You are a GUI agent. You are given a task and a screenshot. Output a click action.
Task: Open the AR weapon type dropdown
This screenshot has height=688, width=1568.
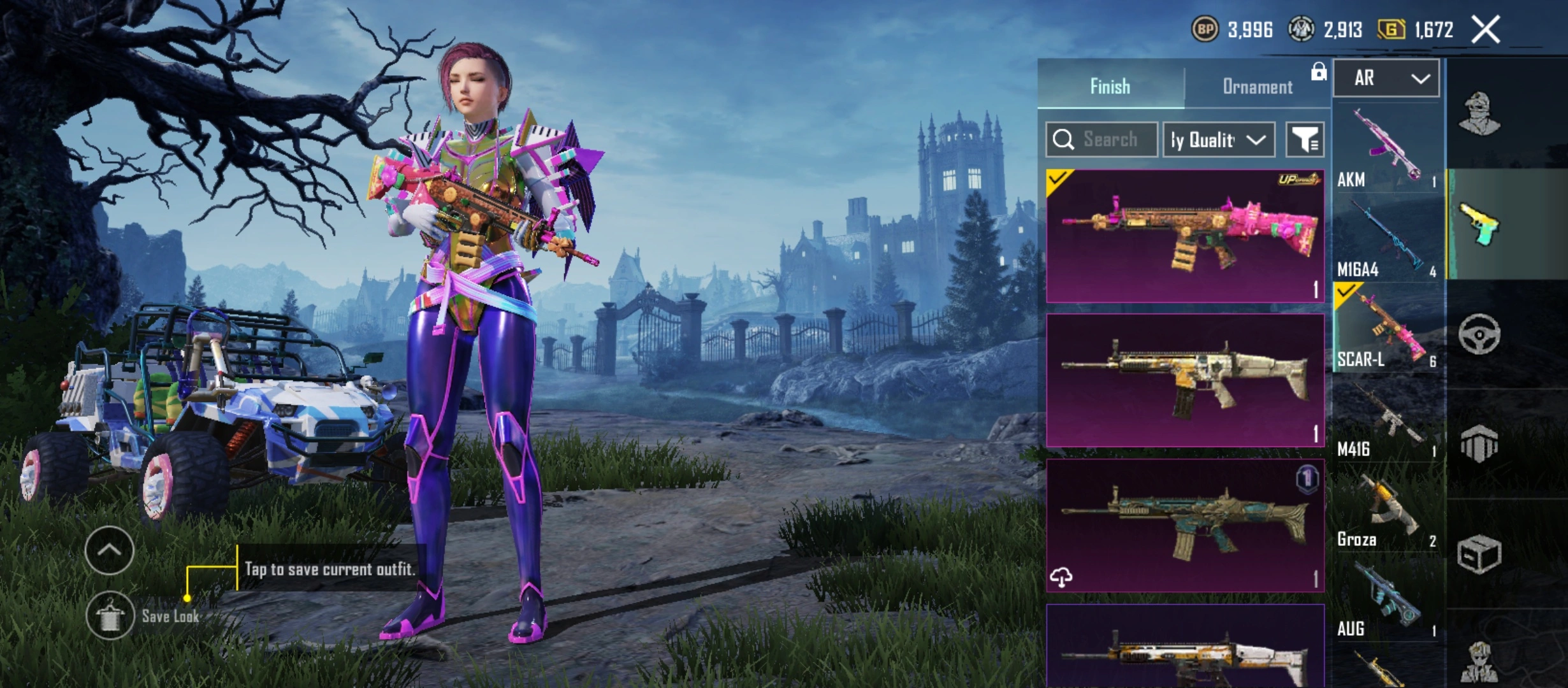tap(1386, 78)
